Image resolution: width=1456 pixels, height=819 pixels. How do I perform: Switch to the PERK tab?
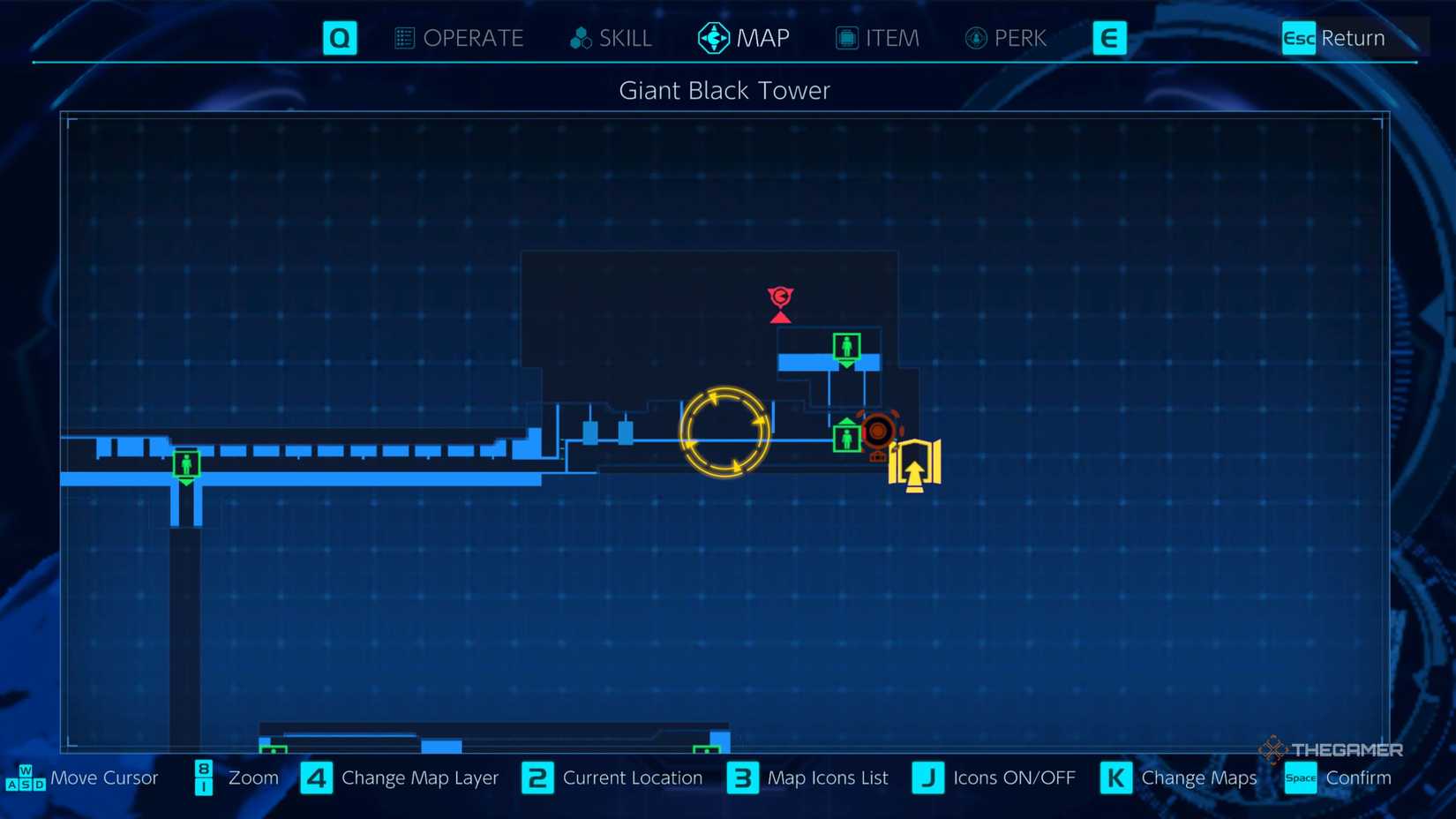pyautogui.click(x=1004, y=38)
